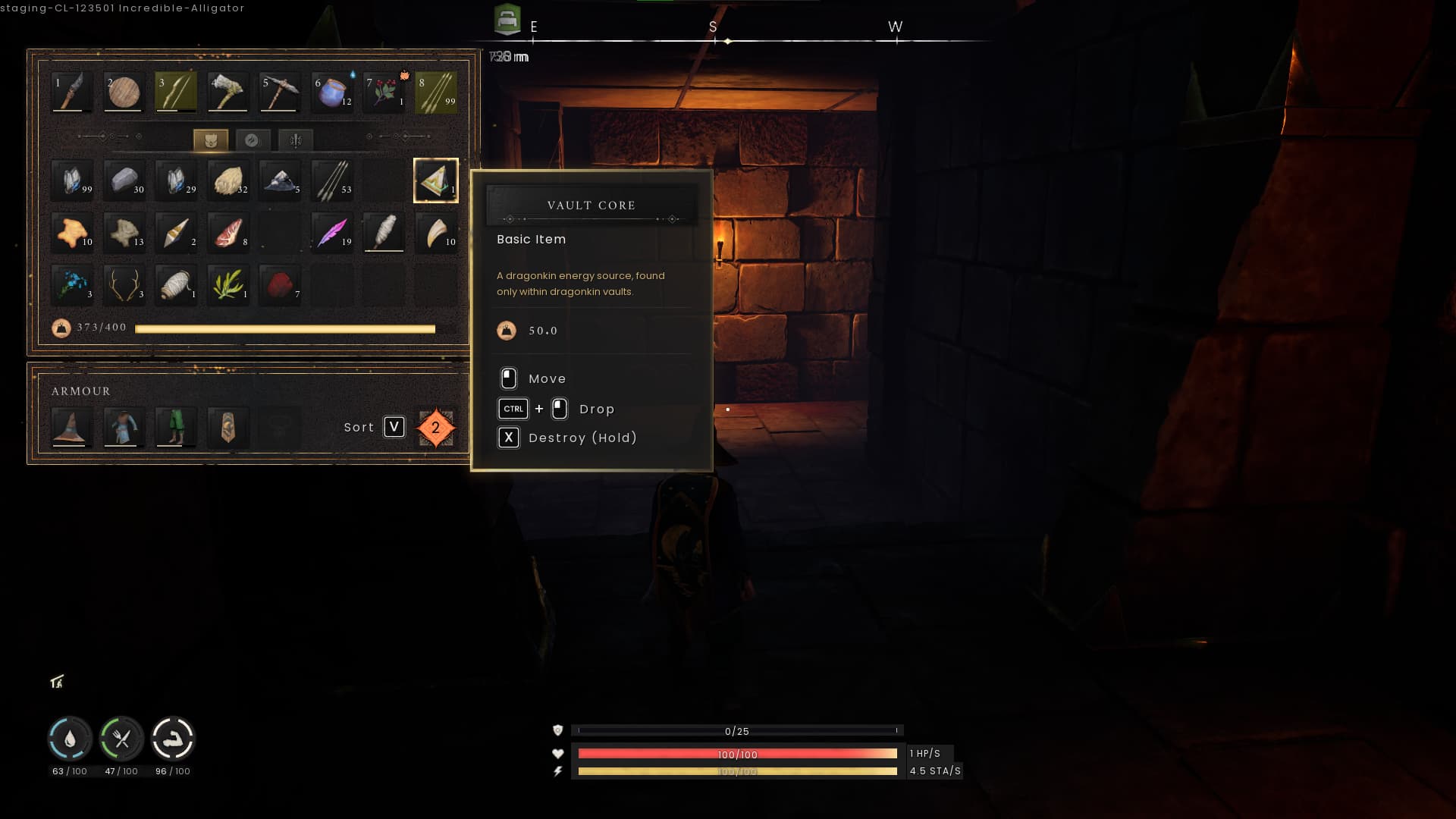The image size is (1456, 819).
Task: Select the arrows stack of 53
Action: (x=331, y=180)
